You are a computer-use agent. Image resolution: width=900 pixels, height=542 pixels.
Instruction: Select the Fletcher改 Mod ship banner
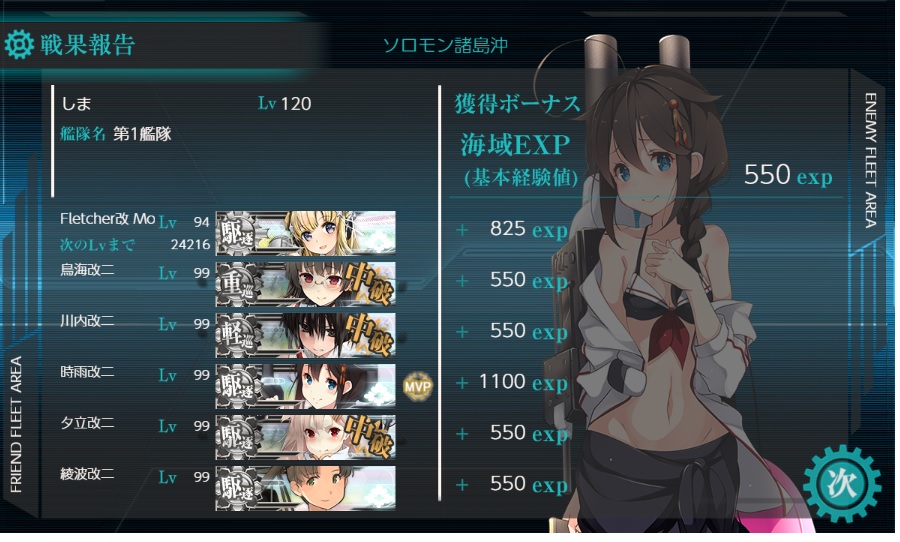[305, 233]
